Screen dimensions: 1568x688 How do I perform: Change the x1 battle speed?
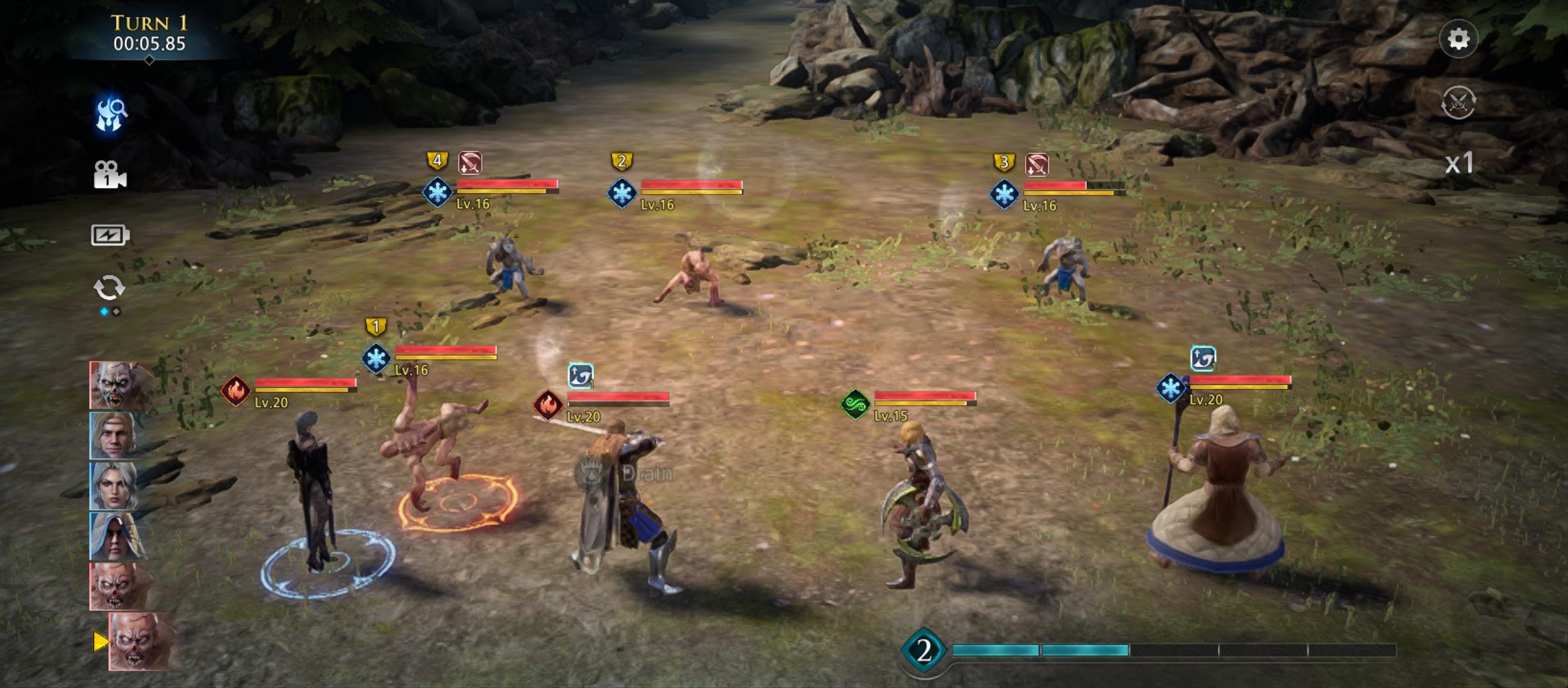coord(1458,163)
